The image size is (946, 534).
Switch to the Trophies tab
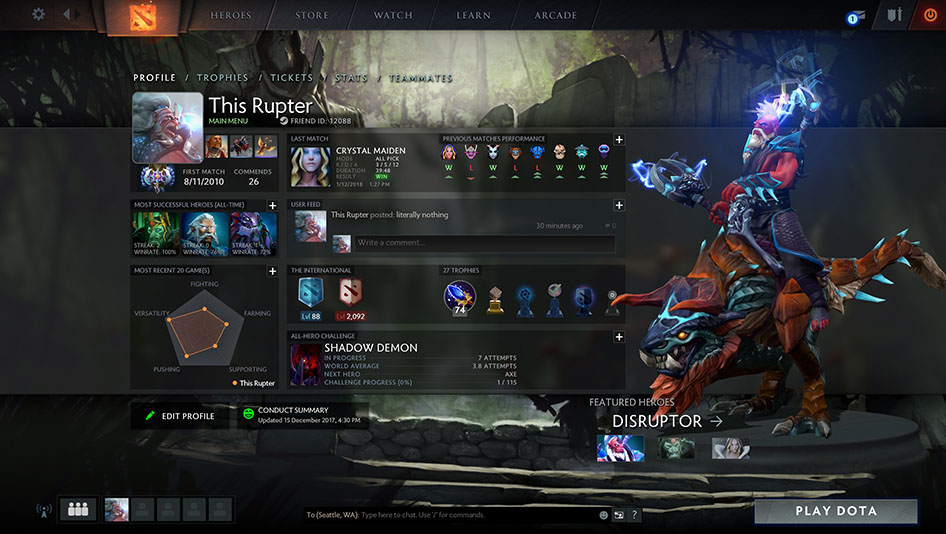tap(222, 78)
